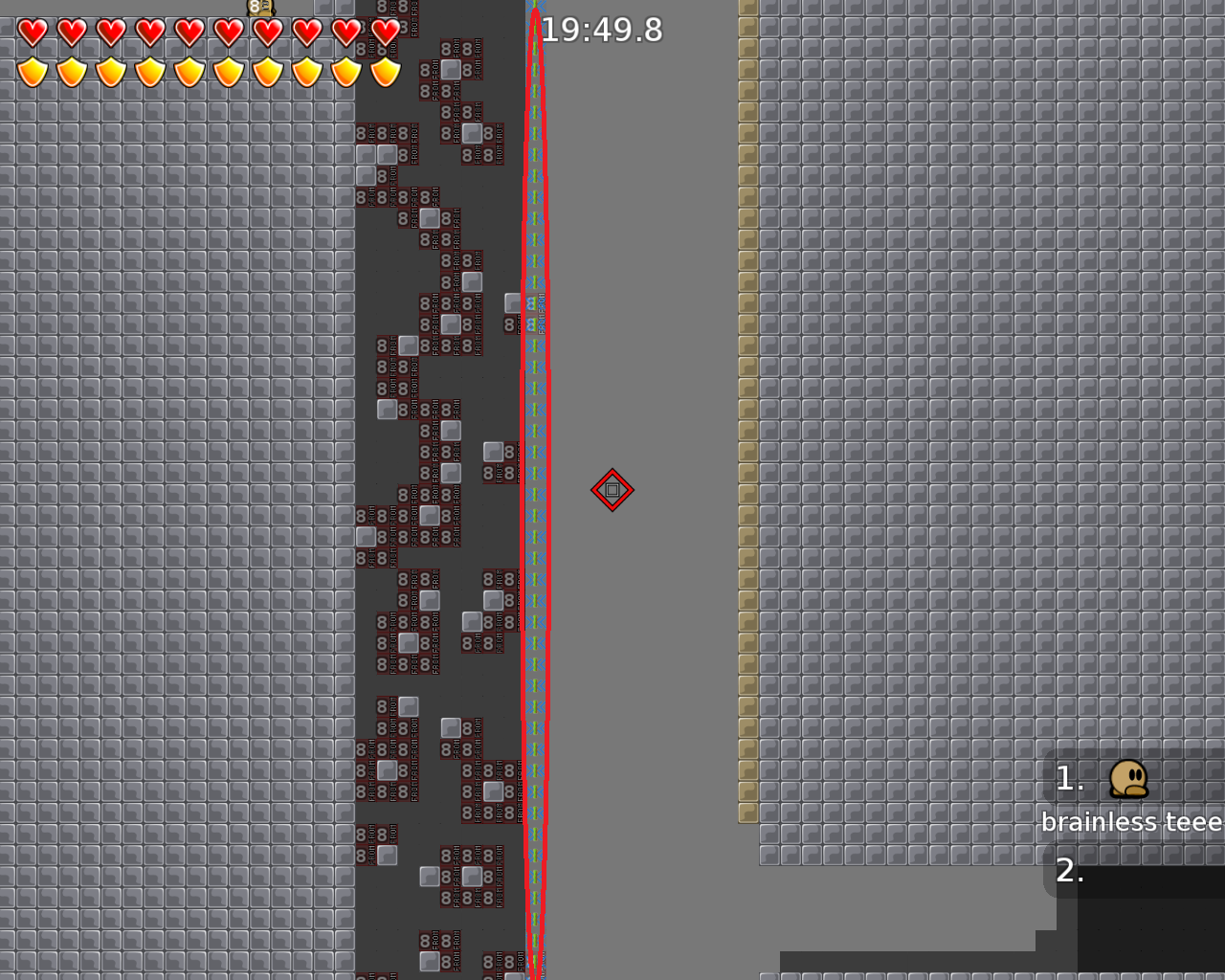Click the first heart in the health bar
Screen dimensions: 1225x980
[x=32, y=33]
